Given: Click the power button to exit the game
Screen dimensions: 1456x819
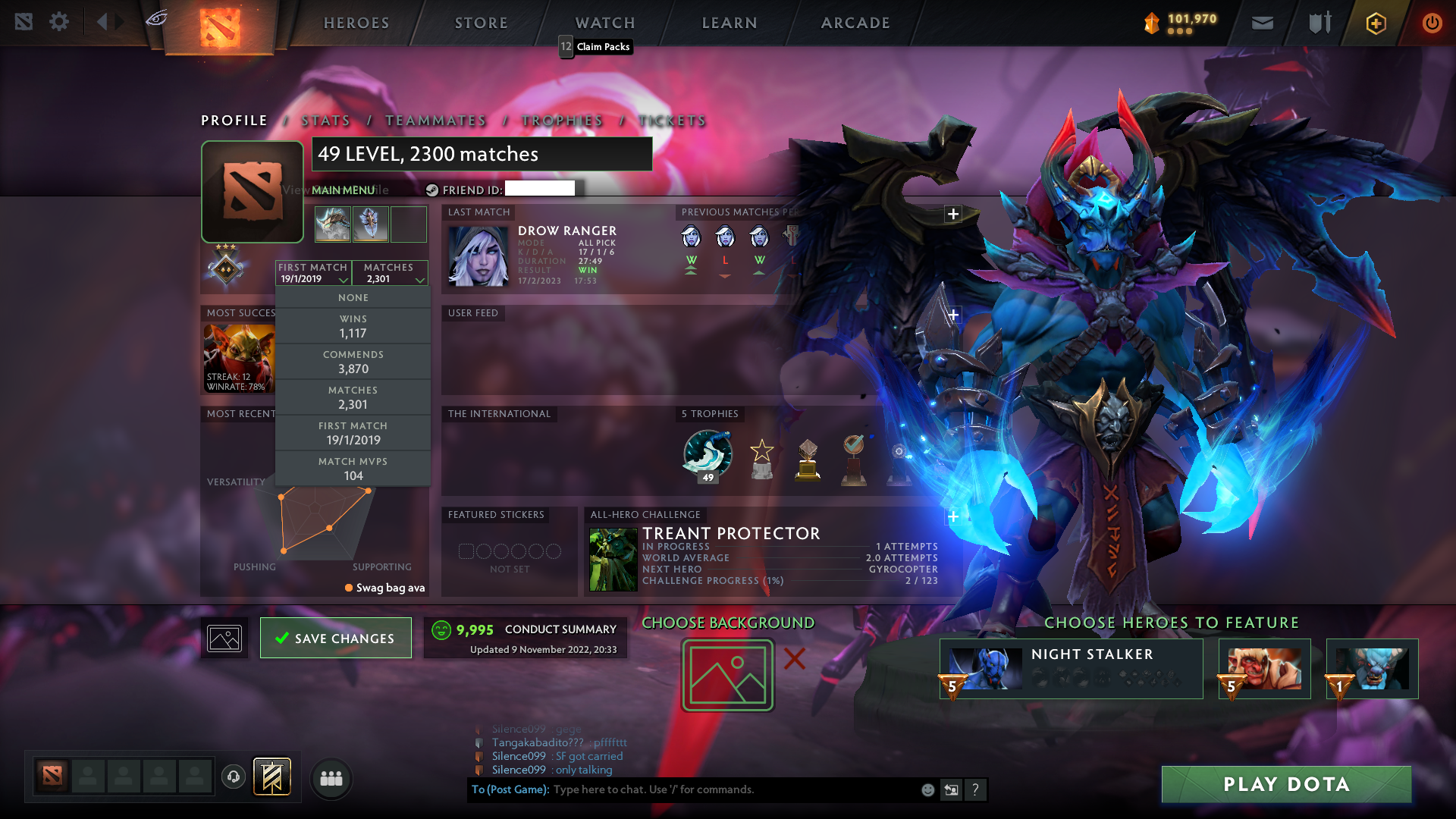Looking at the screenshot, I should pyautogui.click(x=1432, y=23).
